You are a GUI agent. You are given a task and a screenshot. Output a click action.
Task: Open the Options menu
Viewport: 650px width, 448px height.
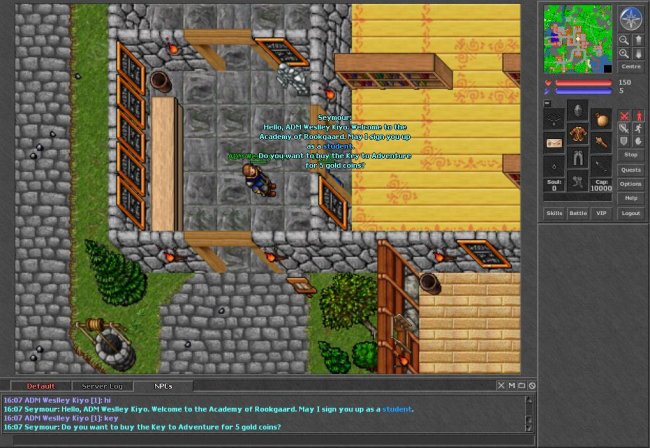630,184
